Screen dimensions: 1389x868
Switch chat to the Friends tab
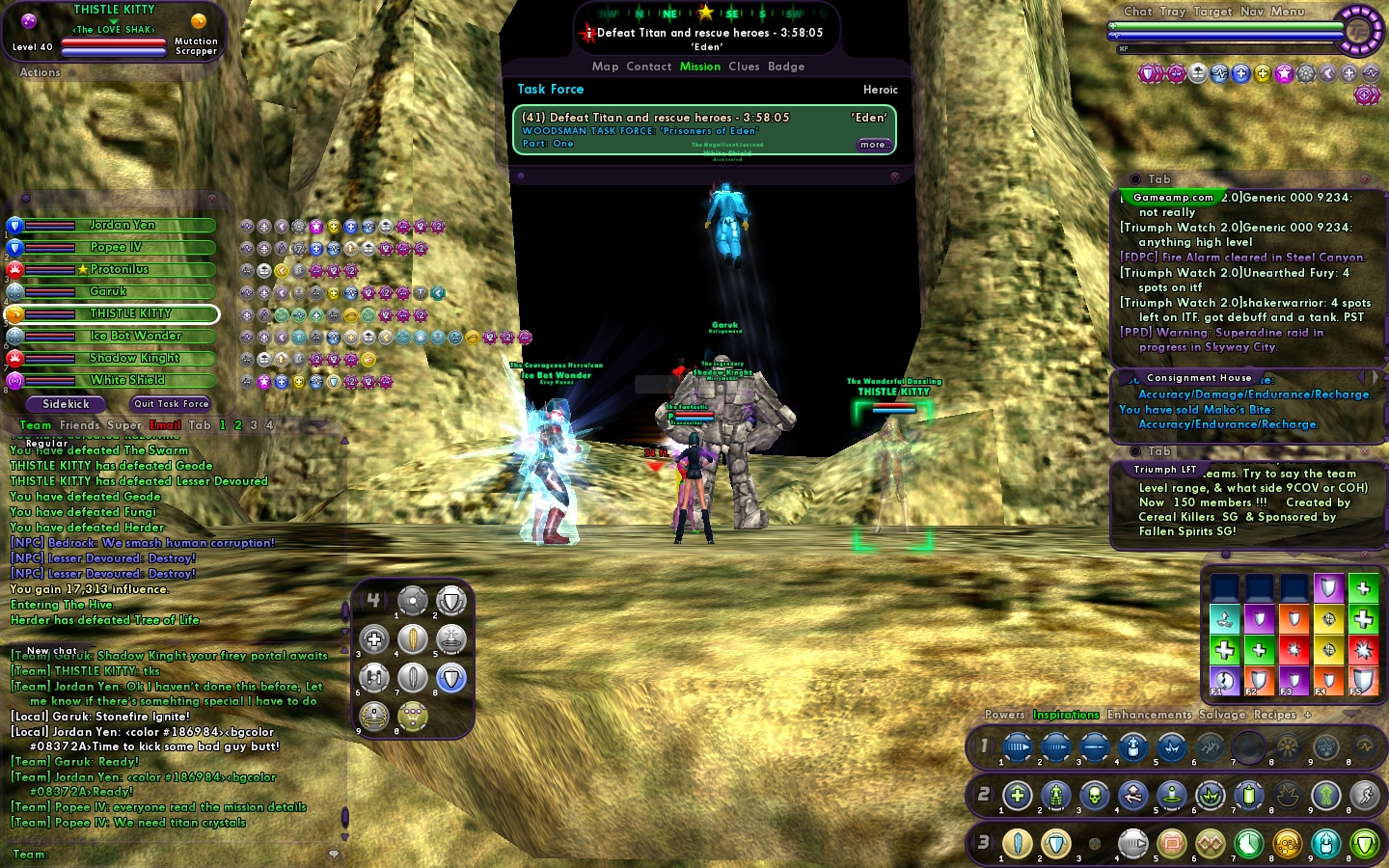79,425
